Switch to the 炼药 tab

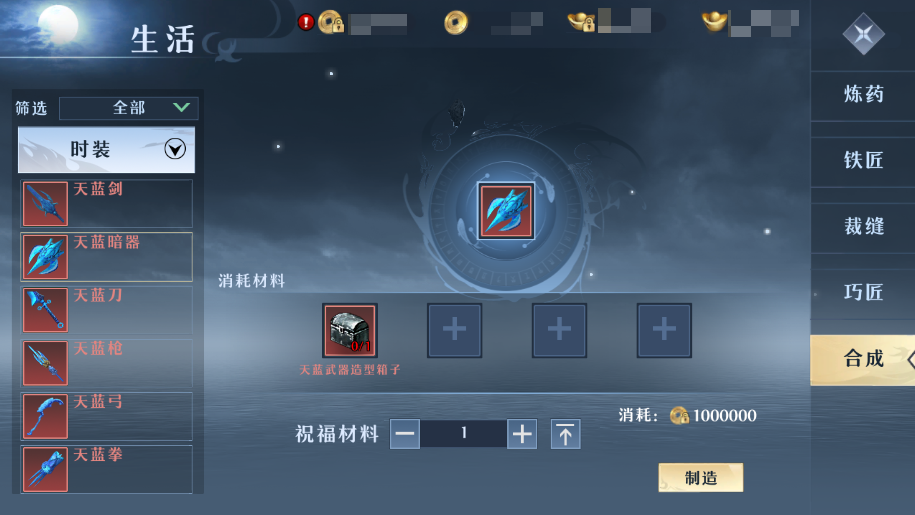pos(863,95)
